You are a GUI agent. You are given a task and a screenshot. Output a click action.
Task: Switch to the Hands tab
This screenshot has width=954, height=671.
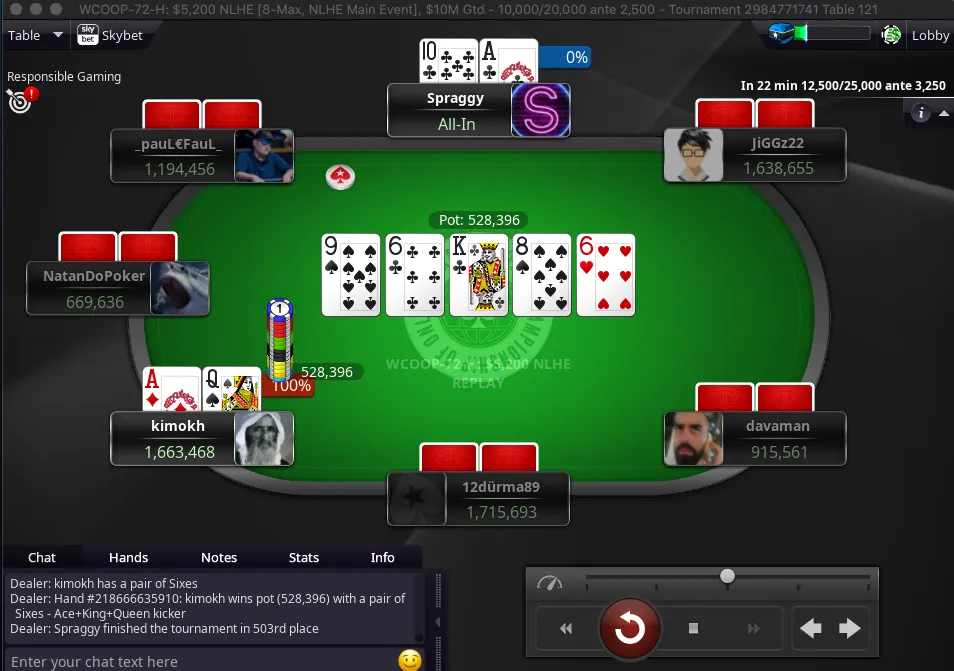tap(128, 557)
